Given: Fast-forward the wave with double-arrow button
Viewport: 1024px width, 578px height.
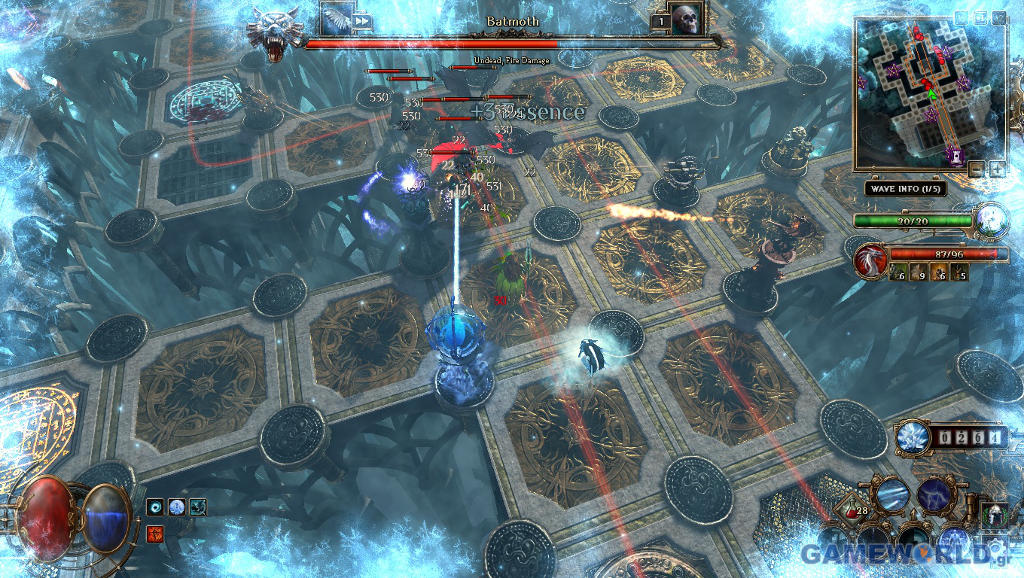Looking at the screenshot, I should coord(361,20).
